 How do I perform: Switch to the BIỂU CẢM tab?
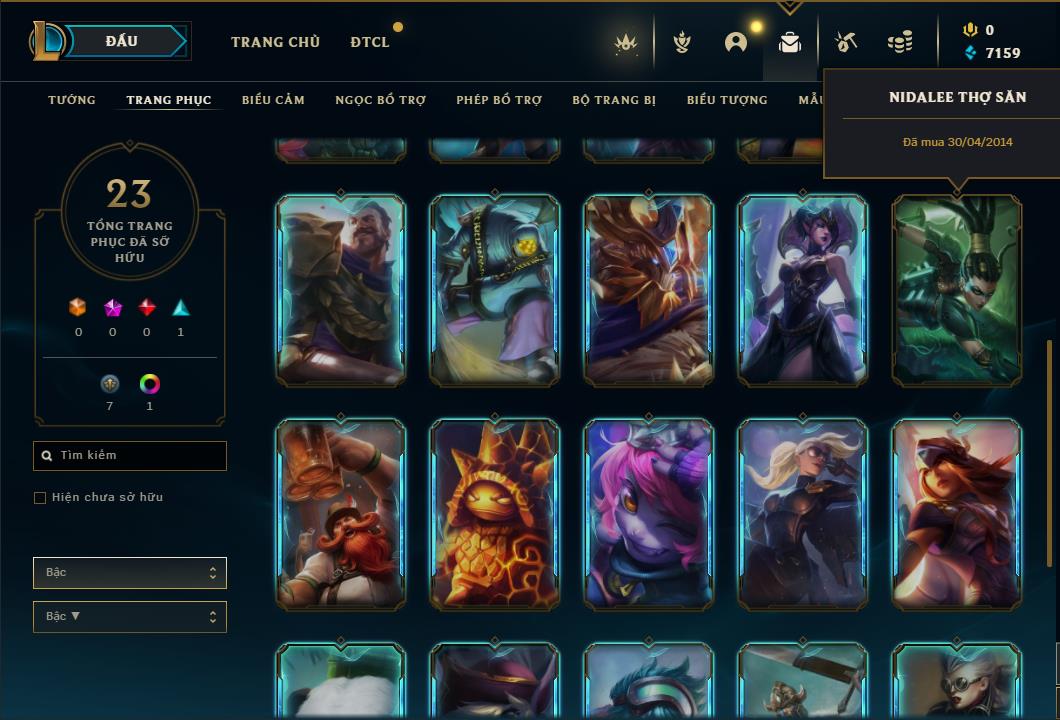tap(273, 100)
